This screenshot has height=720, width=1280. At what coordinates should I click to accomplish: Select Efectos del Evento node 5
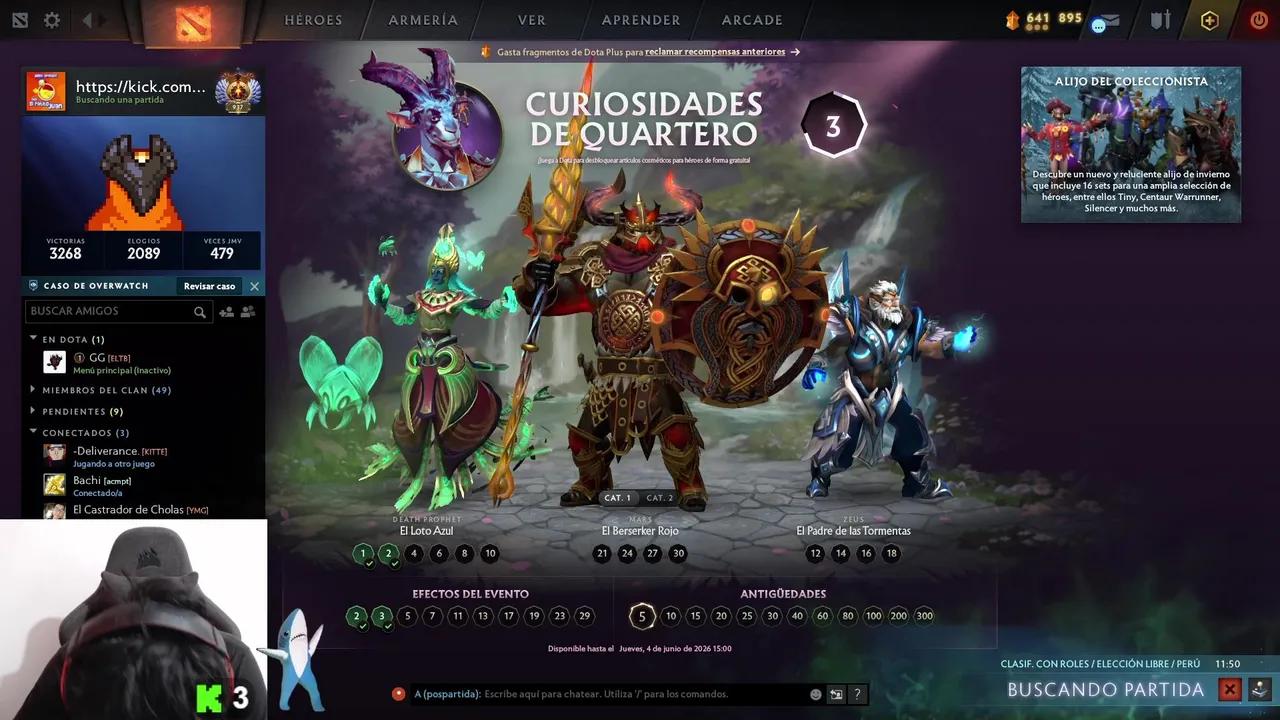point(407,616)
